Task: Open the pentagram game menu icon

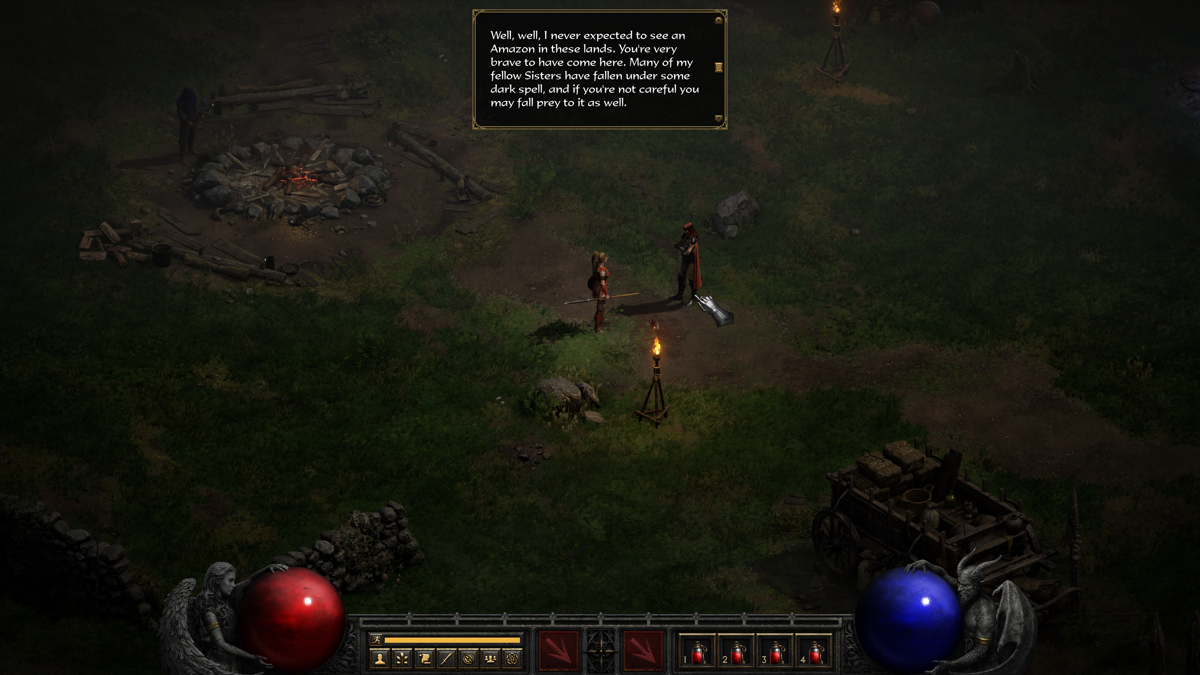Action: point(512,658)
